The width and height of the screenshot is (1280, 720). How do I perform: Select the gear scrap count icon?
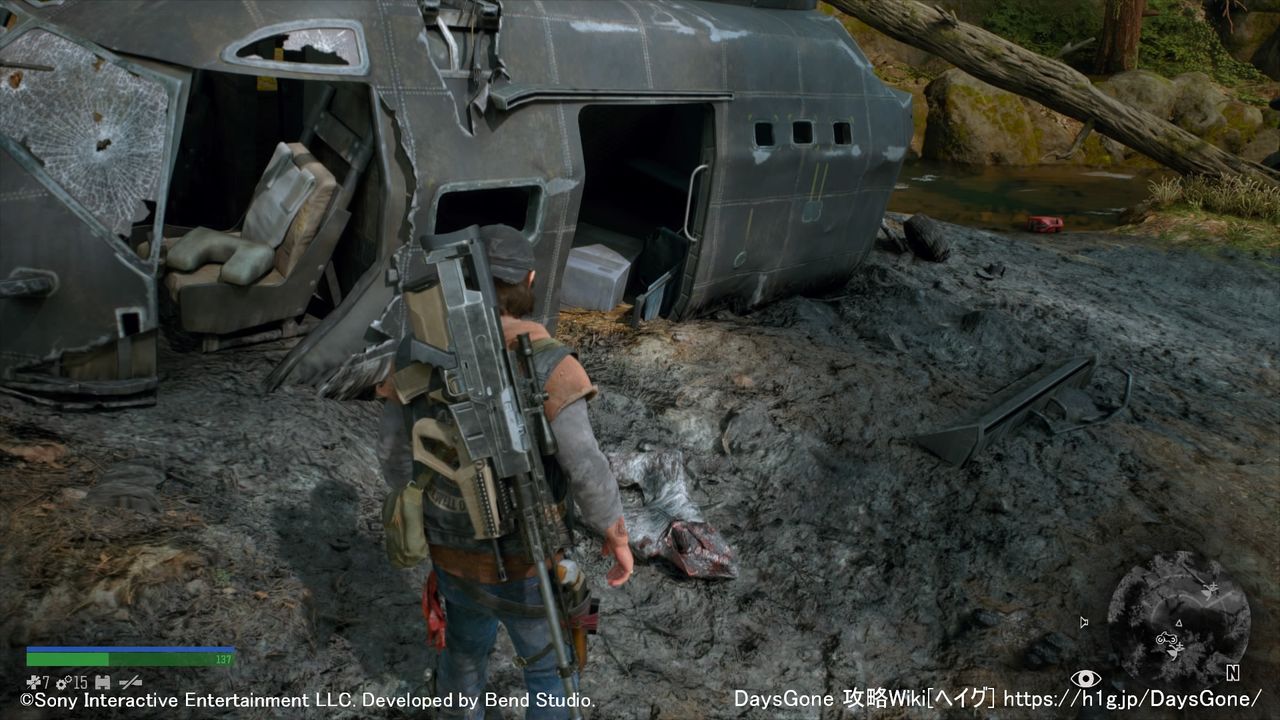coord(62,683)
